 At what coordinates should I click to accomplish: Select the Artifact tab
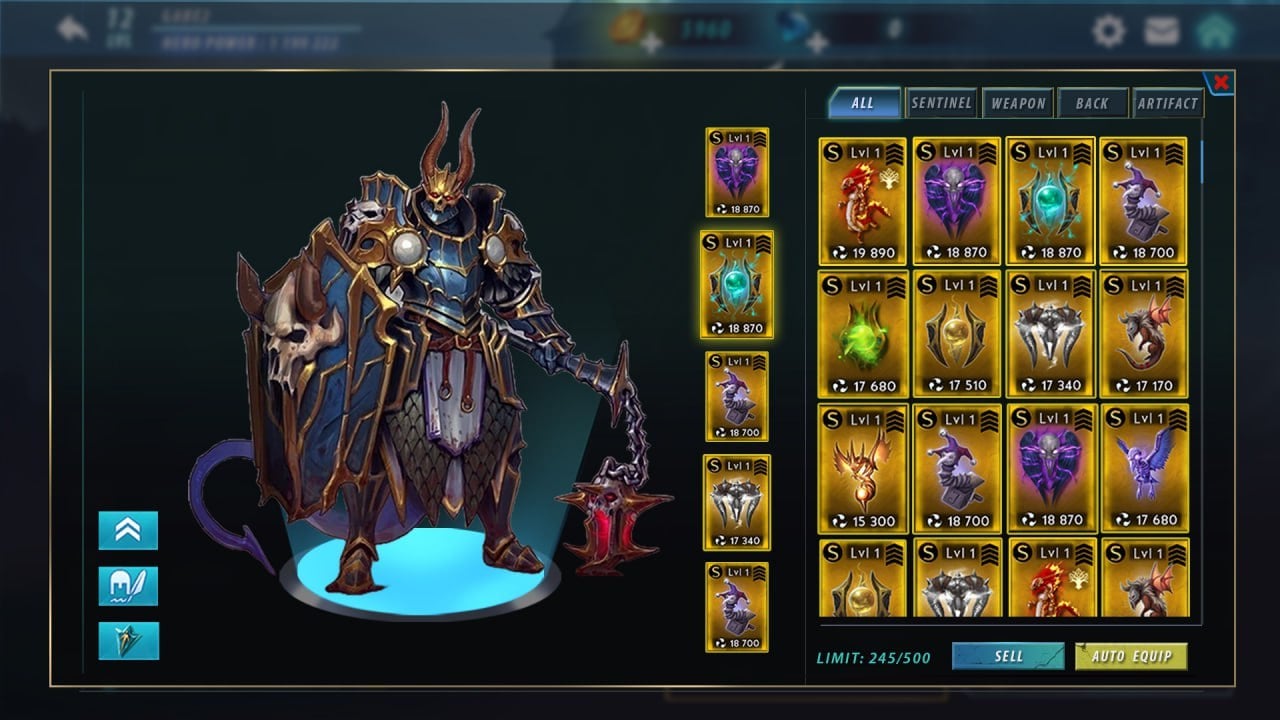1167,103
